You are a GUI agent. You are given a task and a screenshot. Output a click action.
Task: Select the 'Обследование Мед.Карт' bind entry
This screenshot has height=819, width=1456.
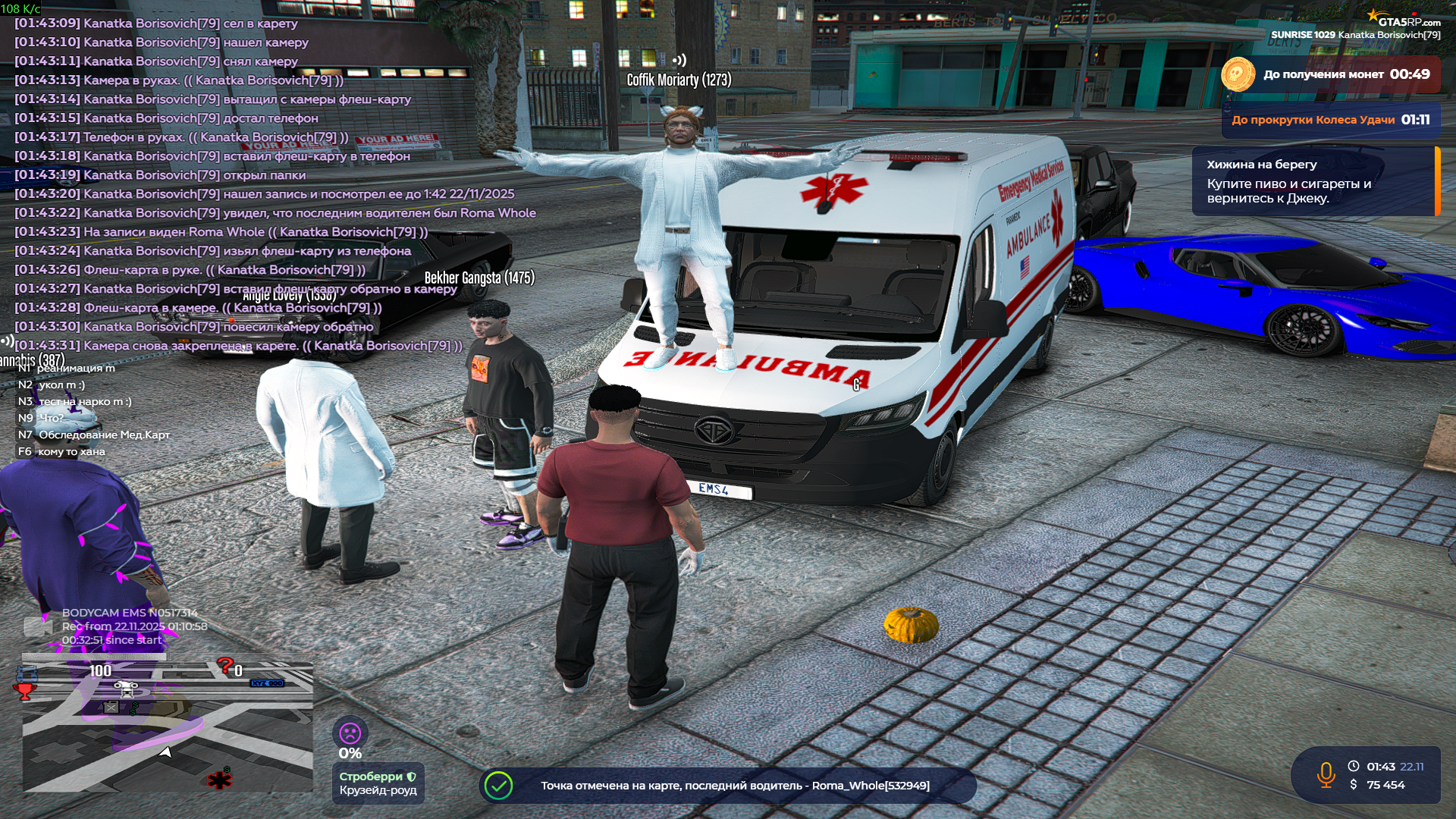pos(104,435)
